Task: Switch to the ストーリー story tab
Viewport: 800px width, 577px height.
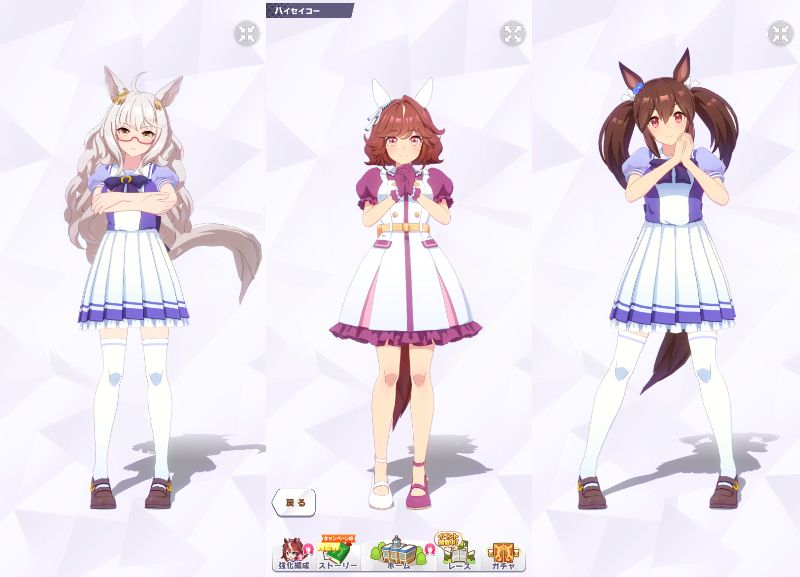Action: pyautogui.click(x=339, y=554)
